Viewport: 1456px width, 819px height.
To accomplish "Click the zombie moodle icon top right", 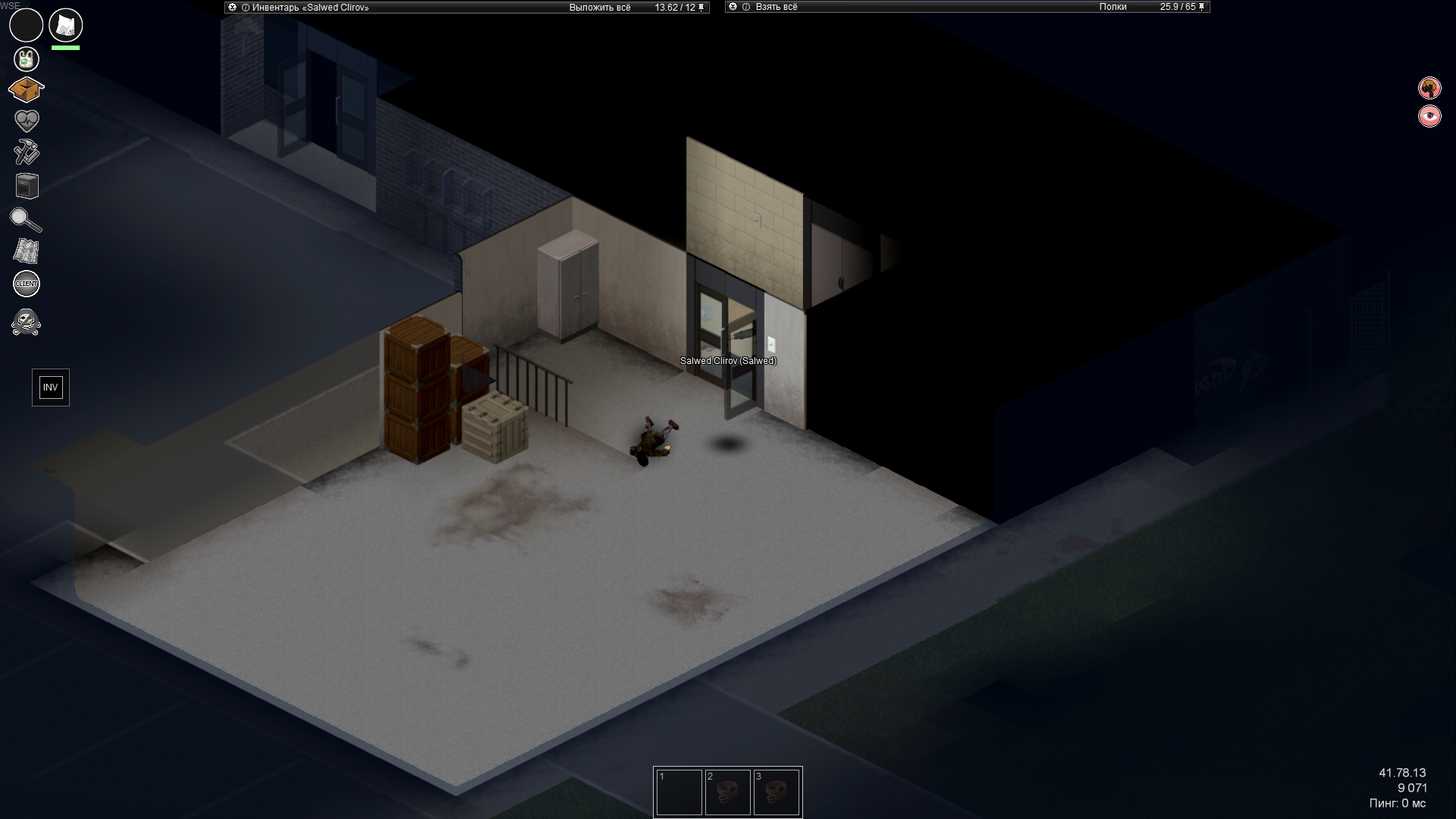I will click(1429, 88).
